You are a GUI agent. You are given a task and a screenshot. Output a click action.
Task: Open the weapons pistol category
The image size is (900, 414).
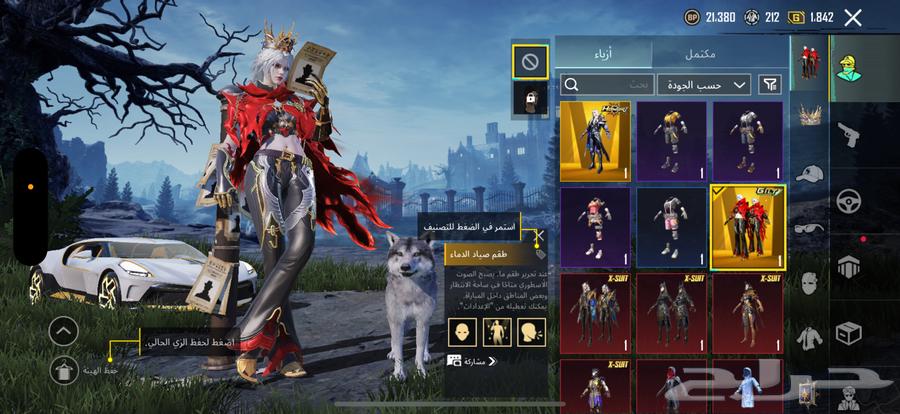pos(848,133)
